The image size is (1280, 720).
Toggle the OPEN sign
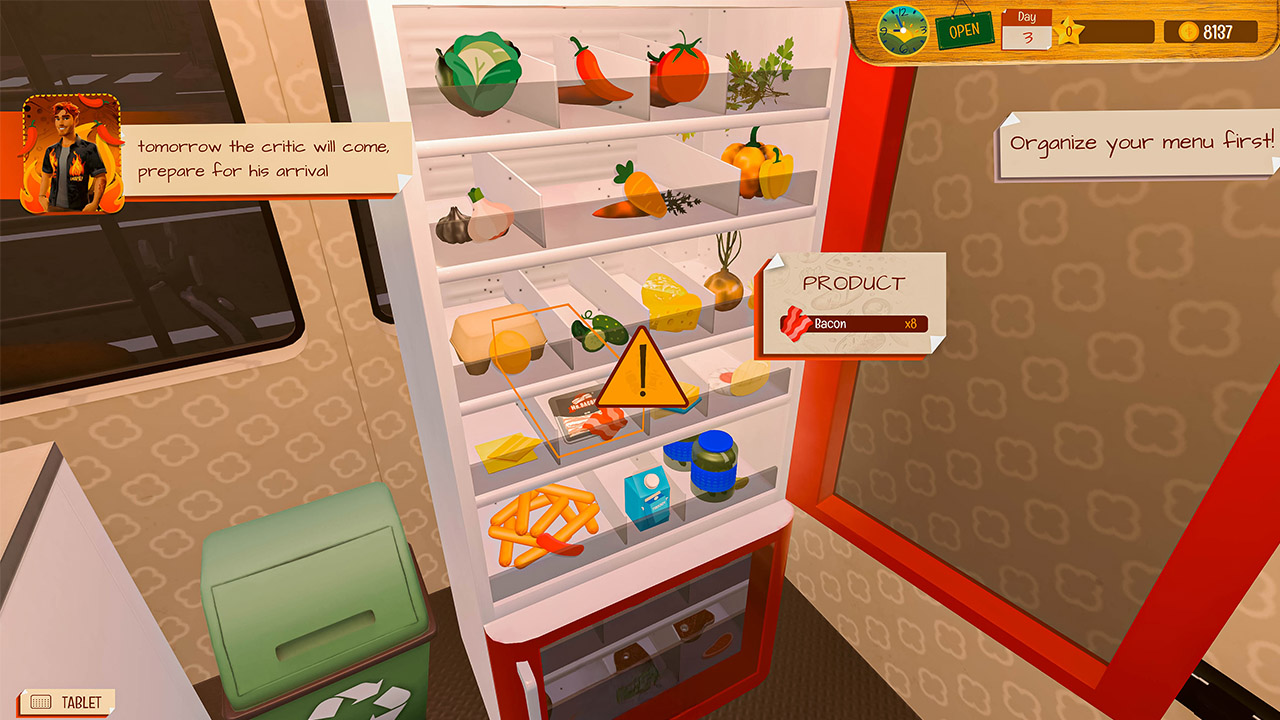965,28
